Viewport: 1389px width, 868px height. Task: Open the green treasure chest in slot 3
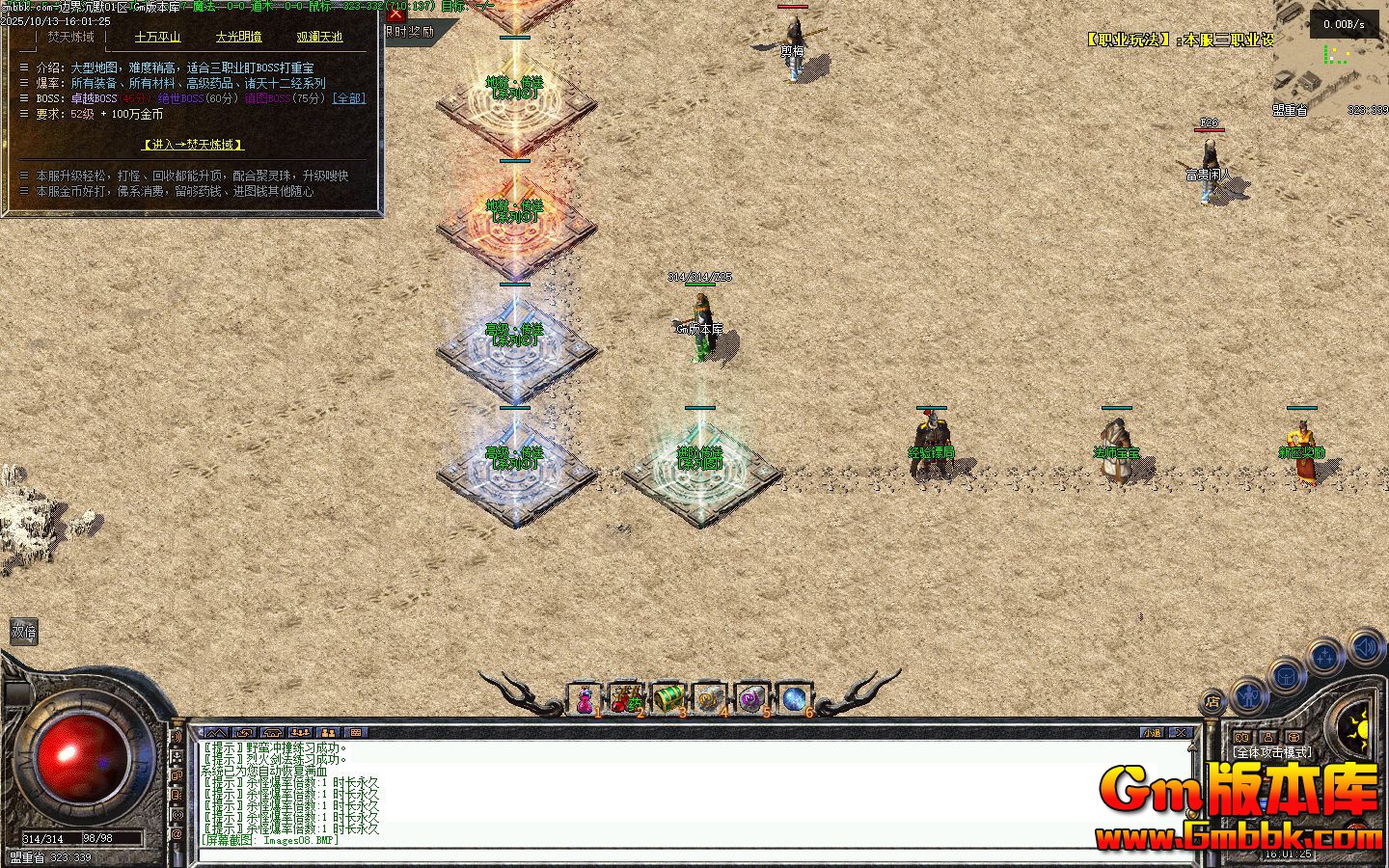coord(667,698)
